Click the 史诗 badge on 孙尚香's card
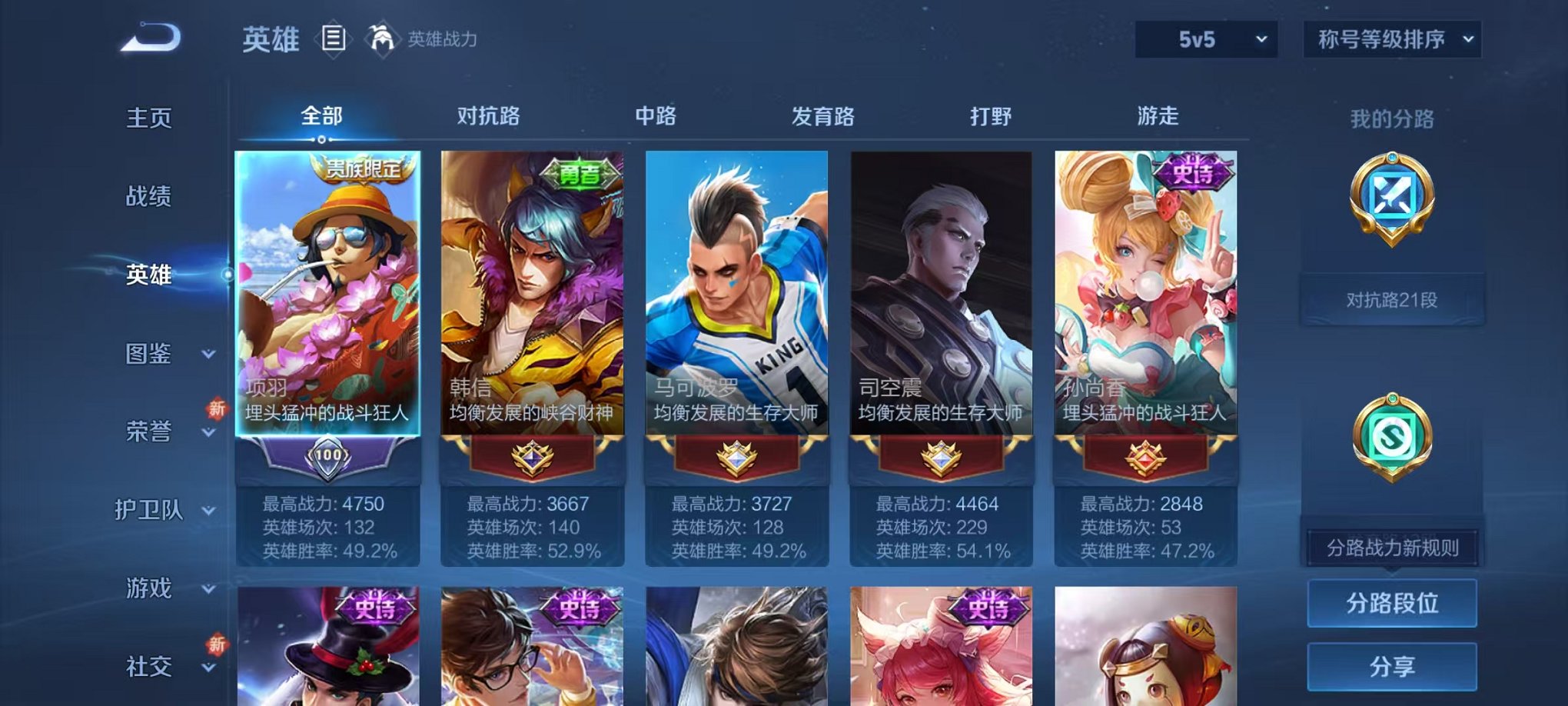Image resolution: width=1568 pixels, height=706 pixels. (1193, 174)
